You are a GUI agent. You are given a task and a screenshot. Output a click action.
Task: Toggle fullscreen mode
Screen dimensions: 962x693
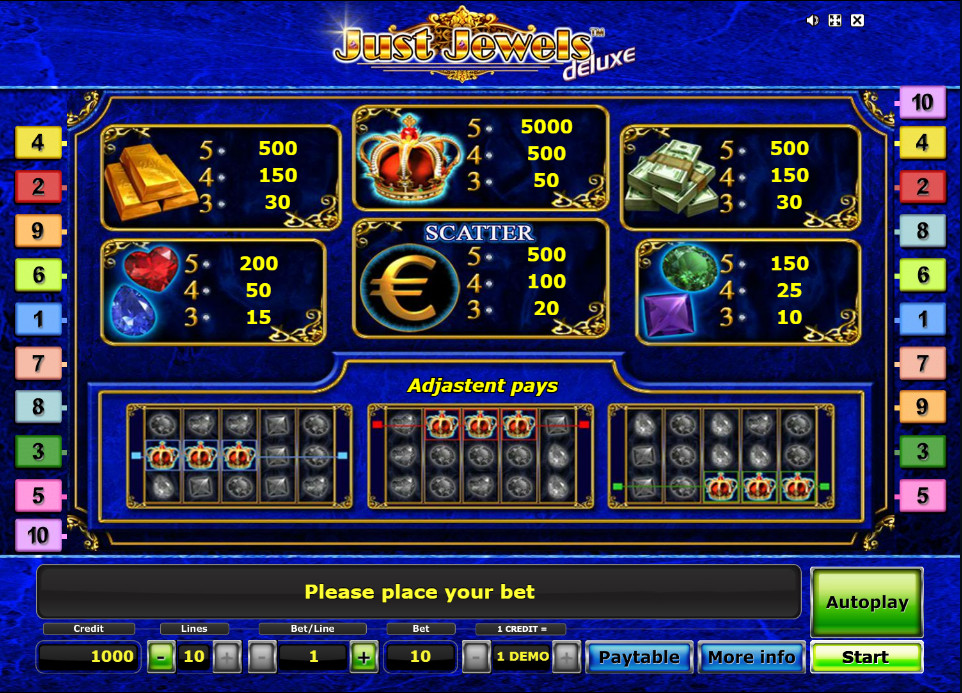[835, 20]
